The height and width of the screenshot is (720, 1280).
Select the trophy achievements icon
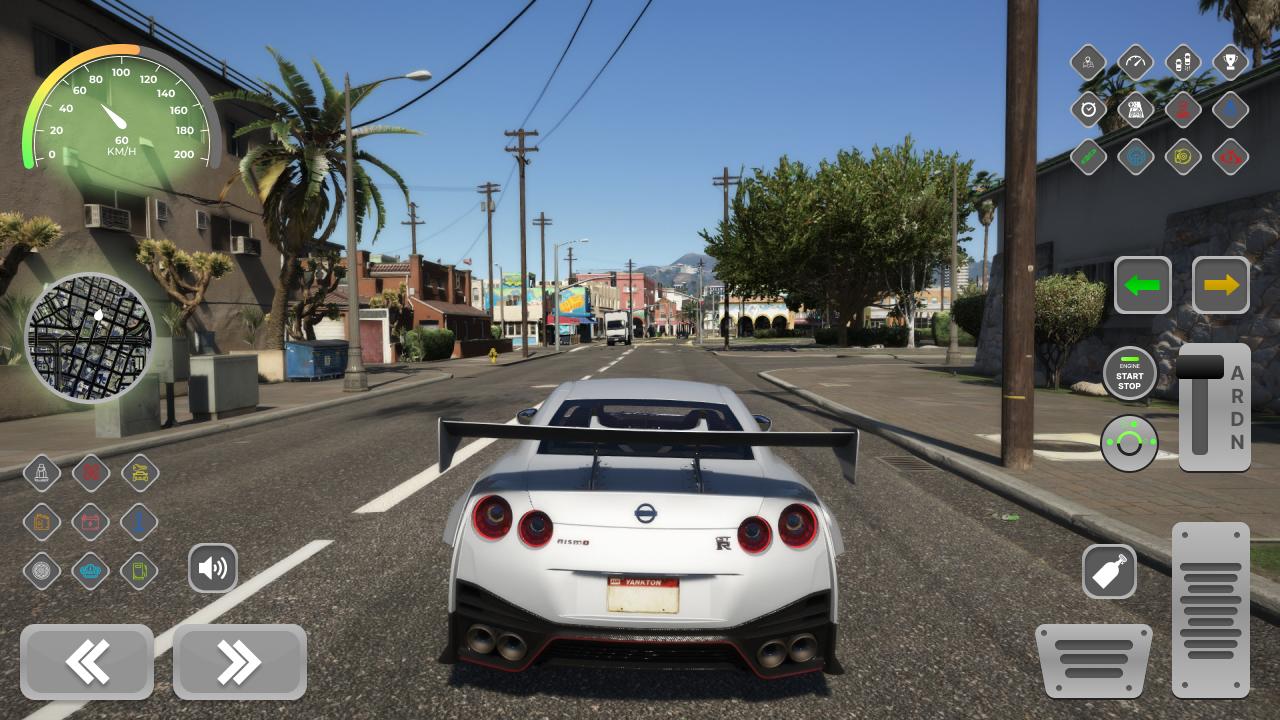tap(1229, 62)
